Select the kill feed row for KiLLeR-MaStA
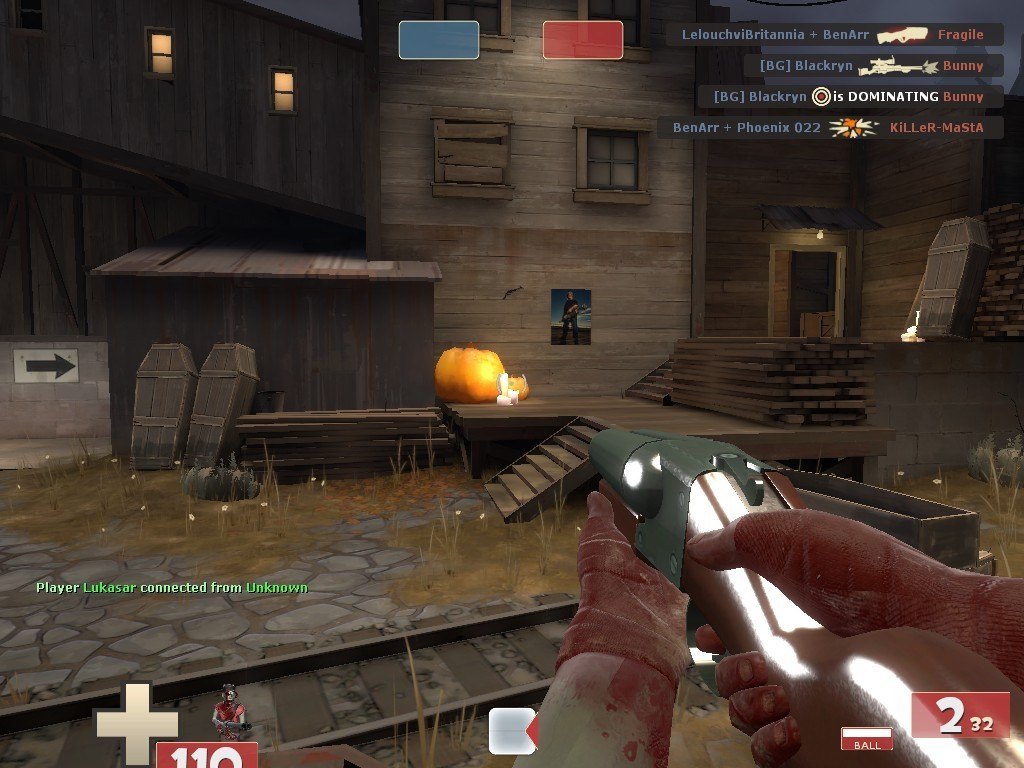Screen dimensions: 1024x768 830,128
